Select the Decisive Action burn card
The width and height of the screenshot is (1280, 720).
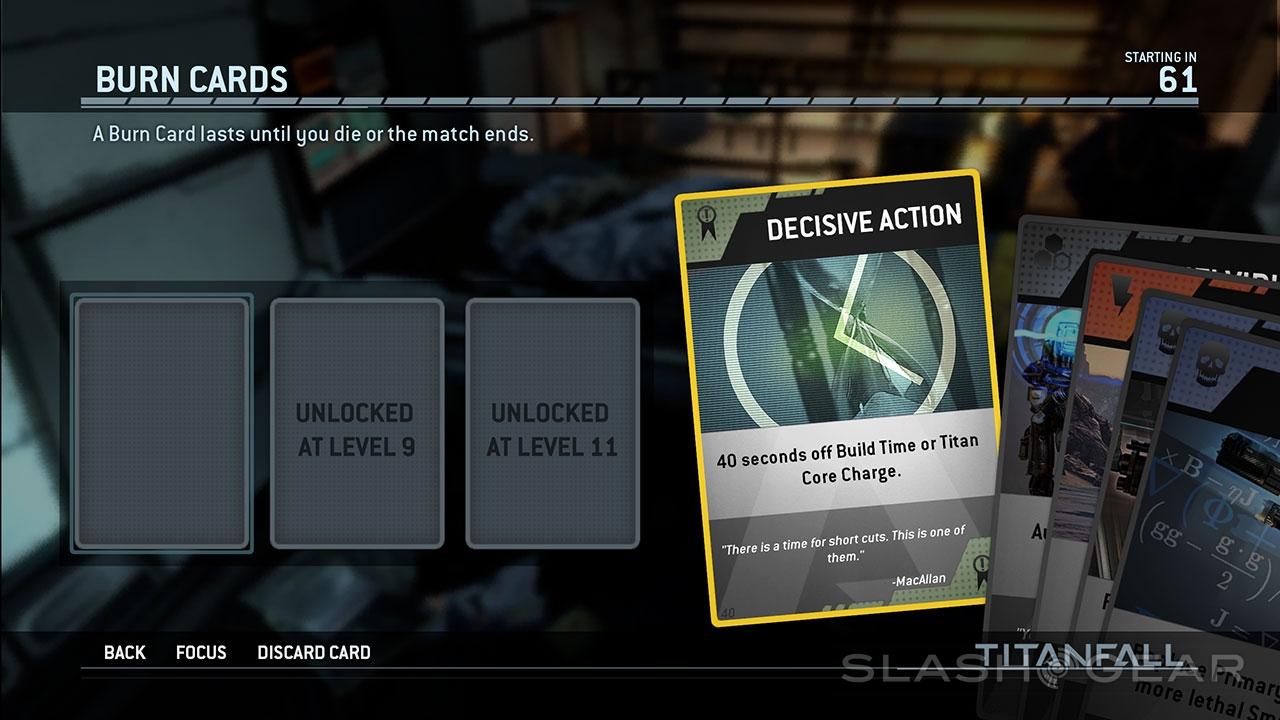(x=840, y=400)
